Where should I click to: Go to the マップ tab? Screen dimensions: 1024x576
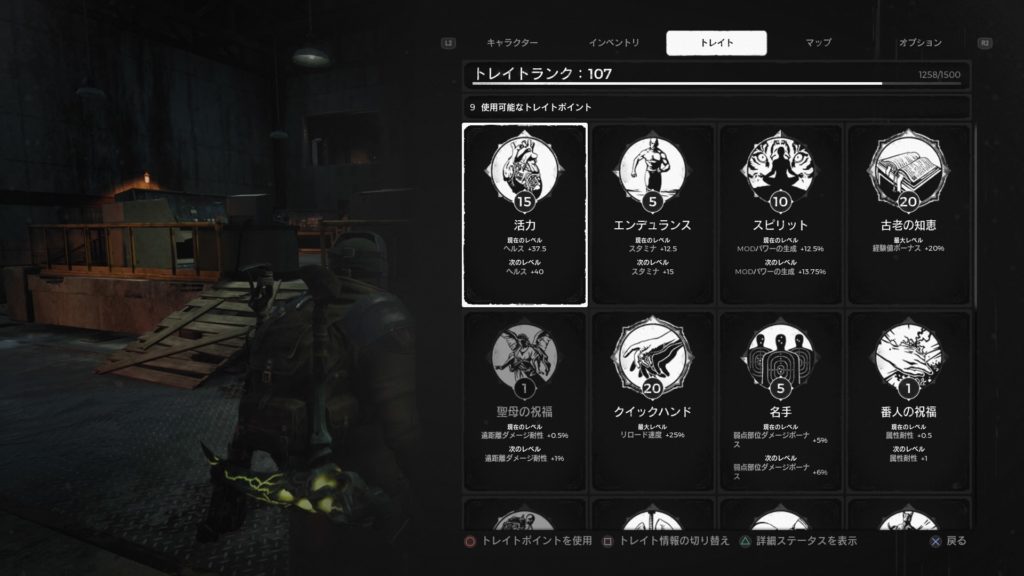[x=818, y=43]
